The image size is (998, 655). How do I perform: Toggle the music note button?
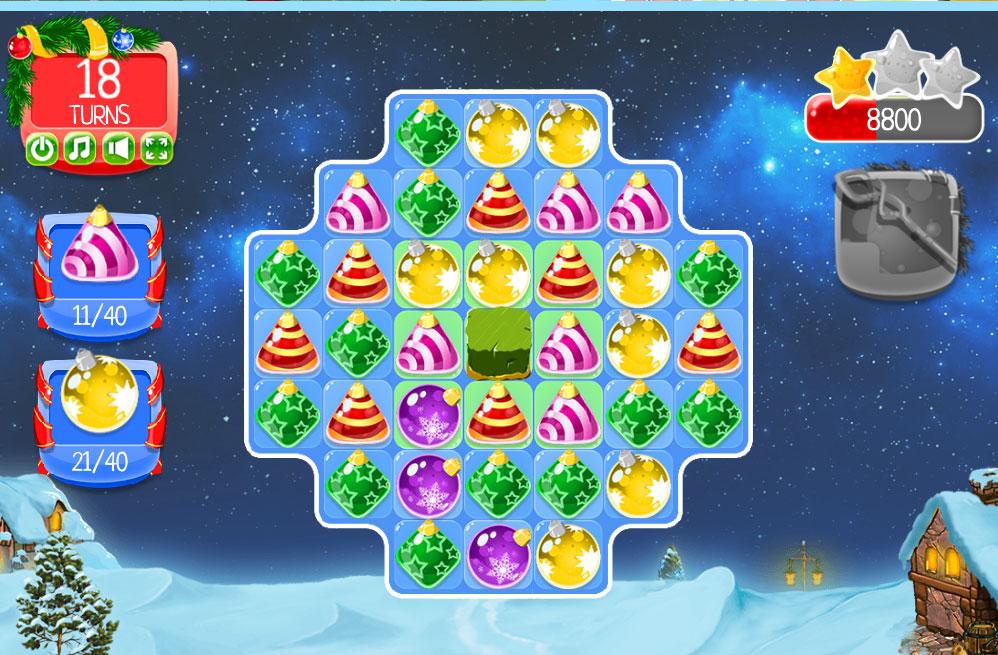(79, 150)
